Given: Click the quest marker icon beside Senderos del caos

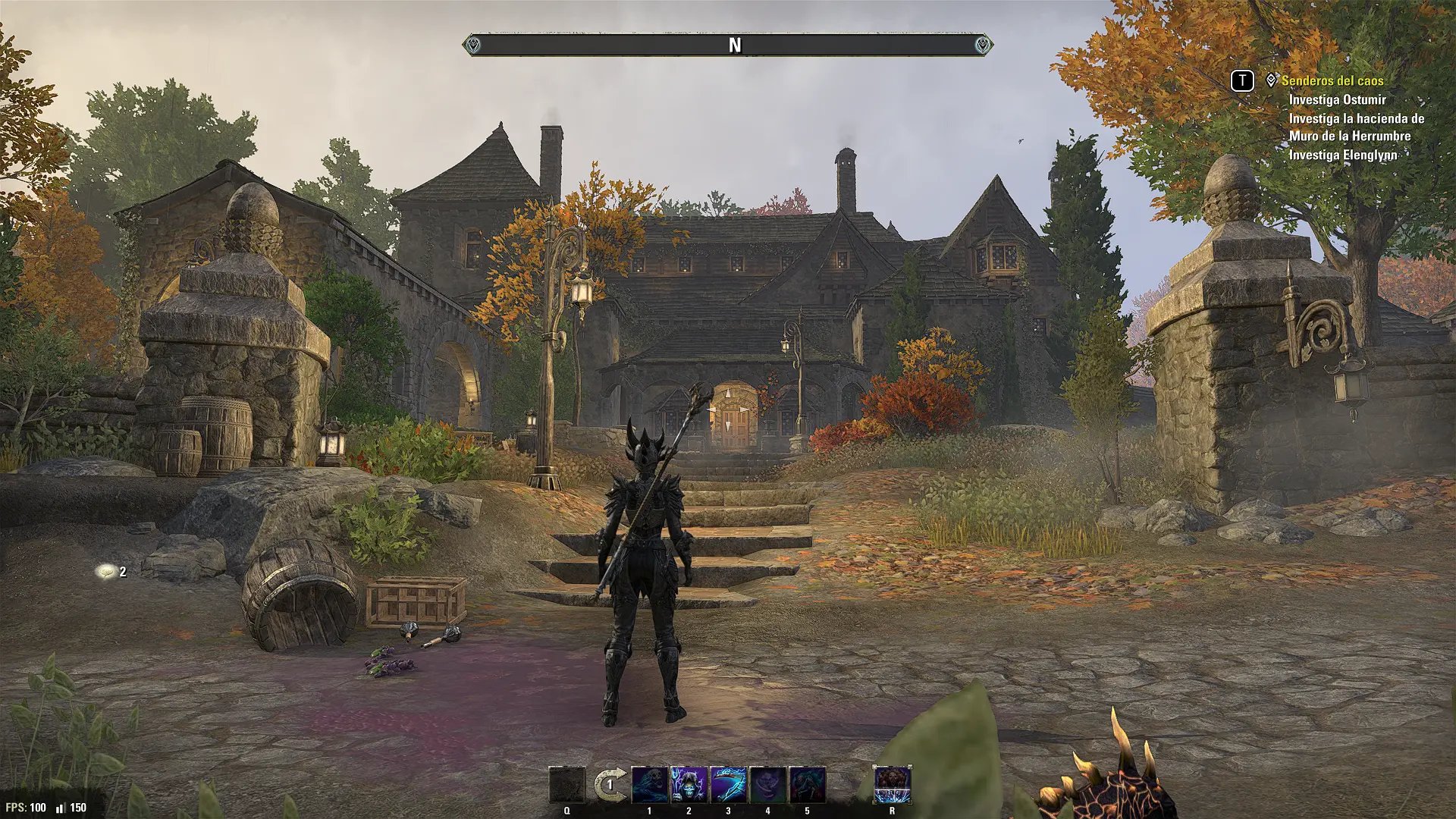Looking at the screenshot, I should click(x=1271, y=80).
